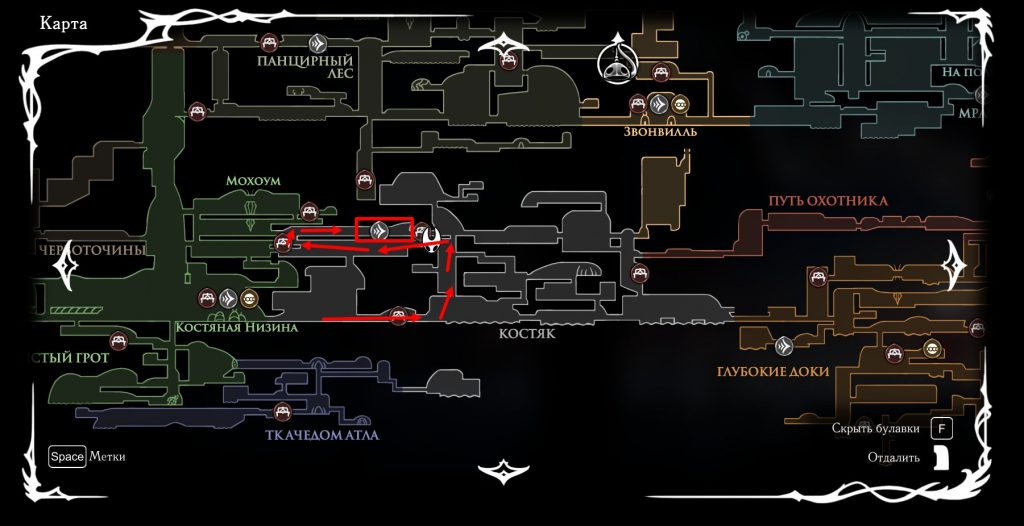This screenshot has width=1024, height=526.
Task: Choose the fast-travel pin above Костяная Низина
Action: (x=227, y=297)
